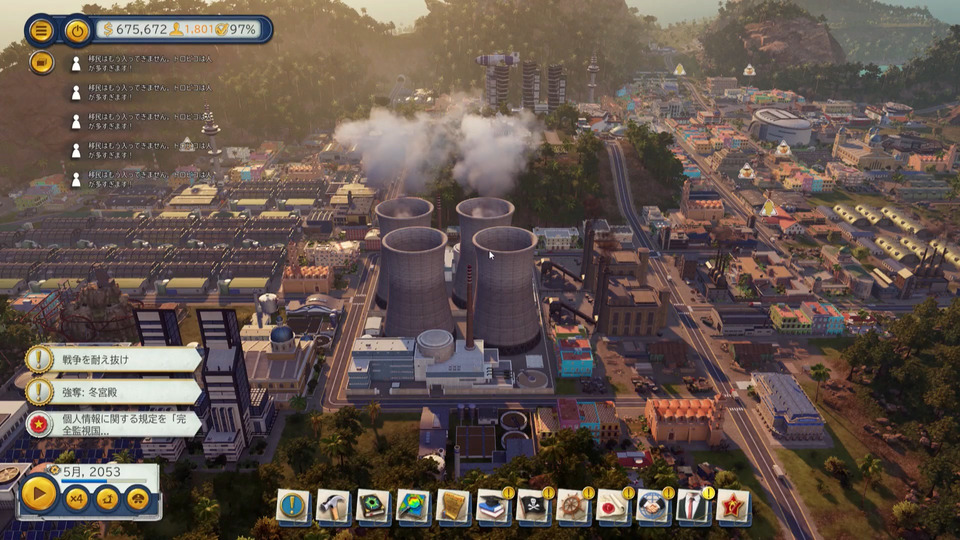This screenshot has height=540, width=960.
Task: Open the suit and red tie icon
Action: pos(693,506)
